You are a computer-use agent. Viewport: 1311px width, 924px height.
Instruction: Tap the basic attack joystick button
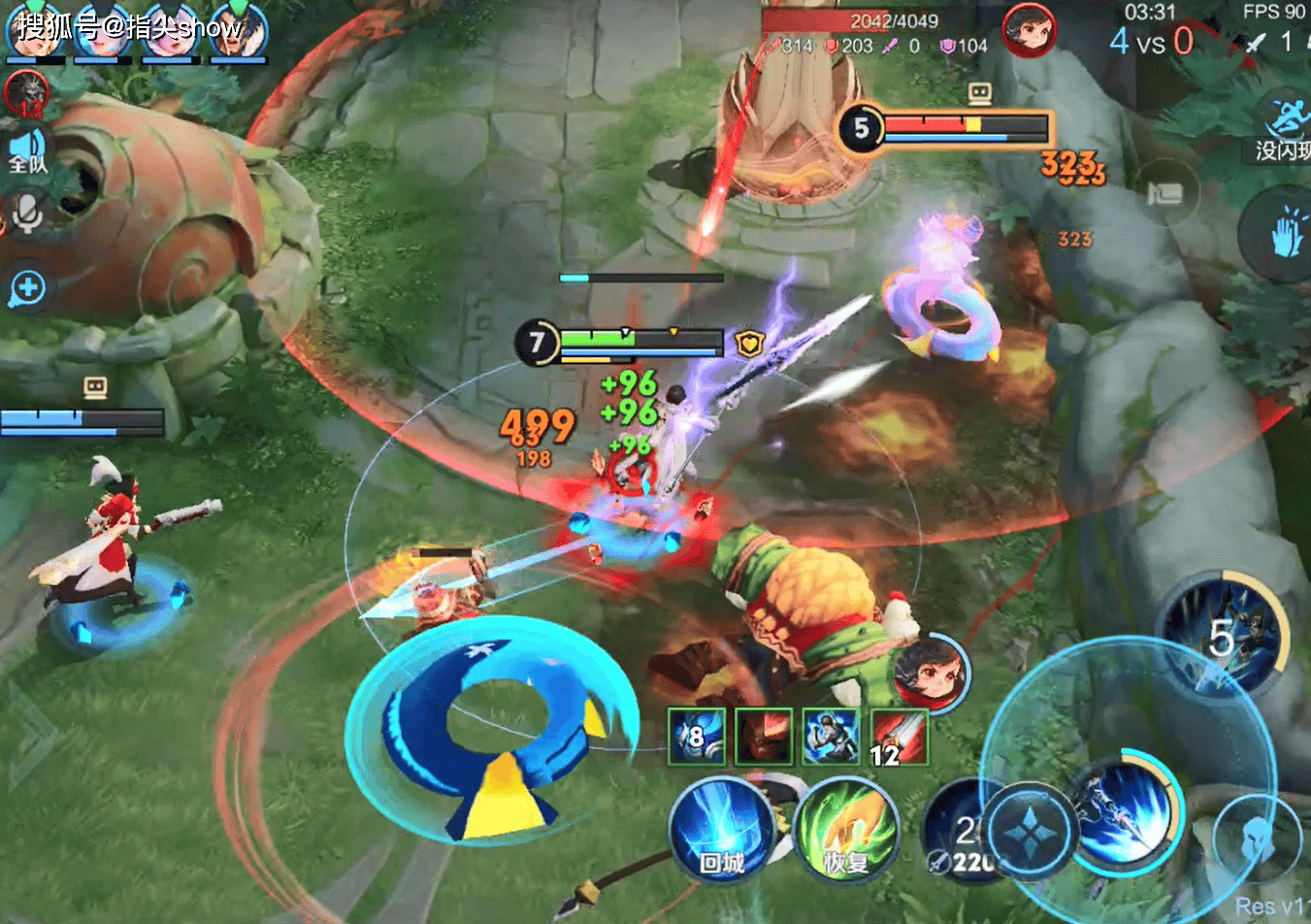click(x=1031, y=833)
